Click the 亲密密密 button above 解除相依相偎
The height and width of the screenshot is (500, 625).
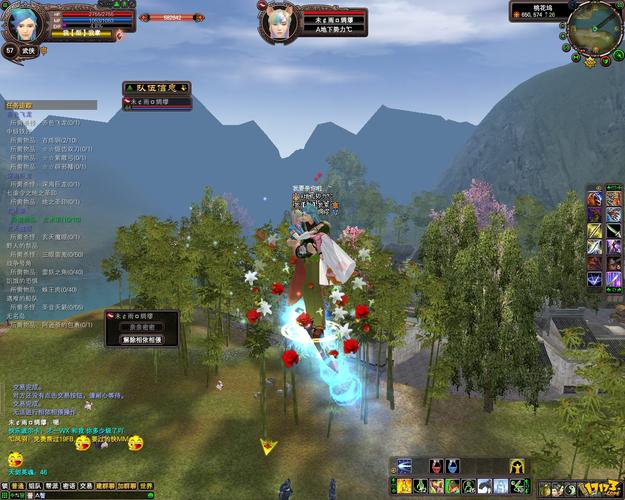[x=141, y=327]
